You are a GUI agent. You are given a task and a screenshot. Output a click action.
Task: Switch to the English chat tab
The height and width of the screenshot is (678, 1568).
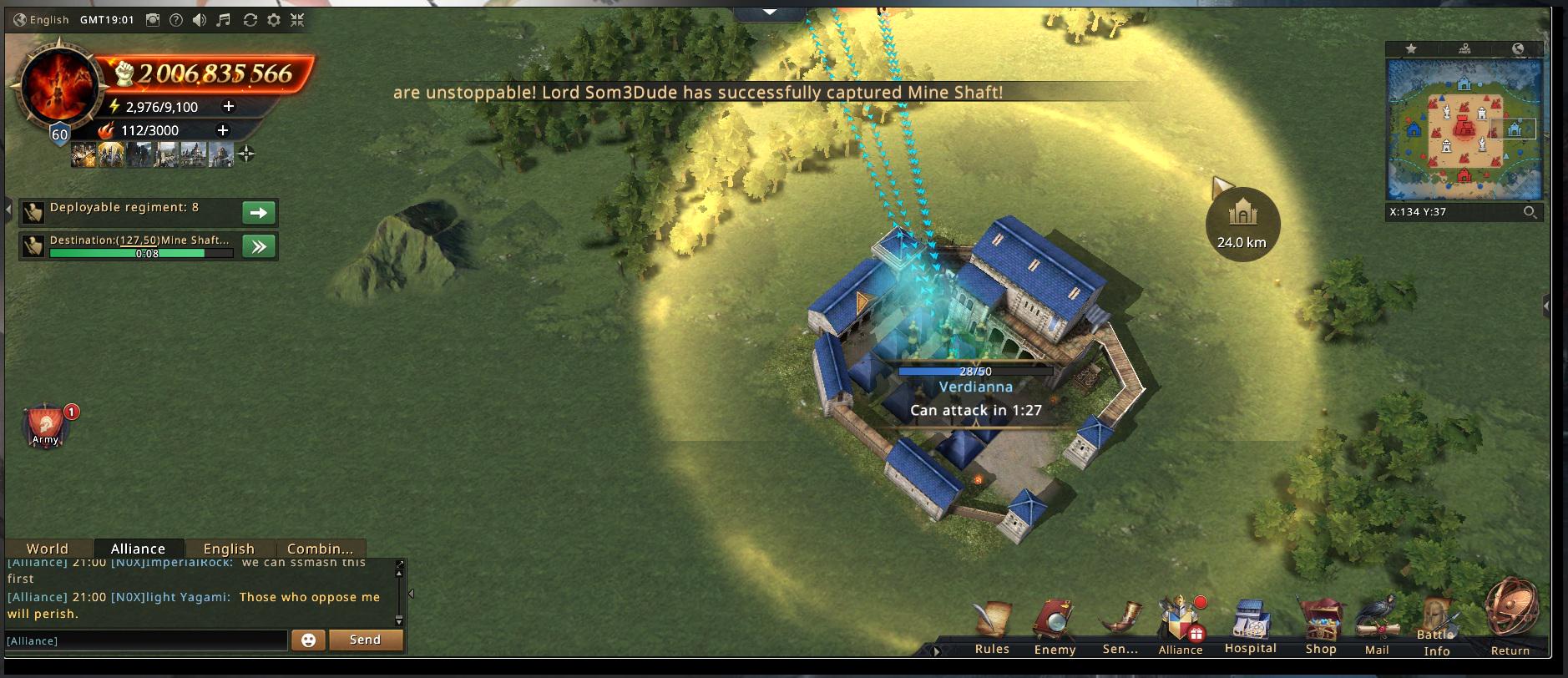tap(229, 549)
